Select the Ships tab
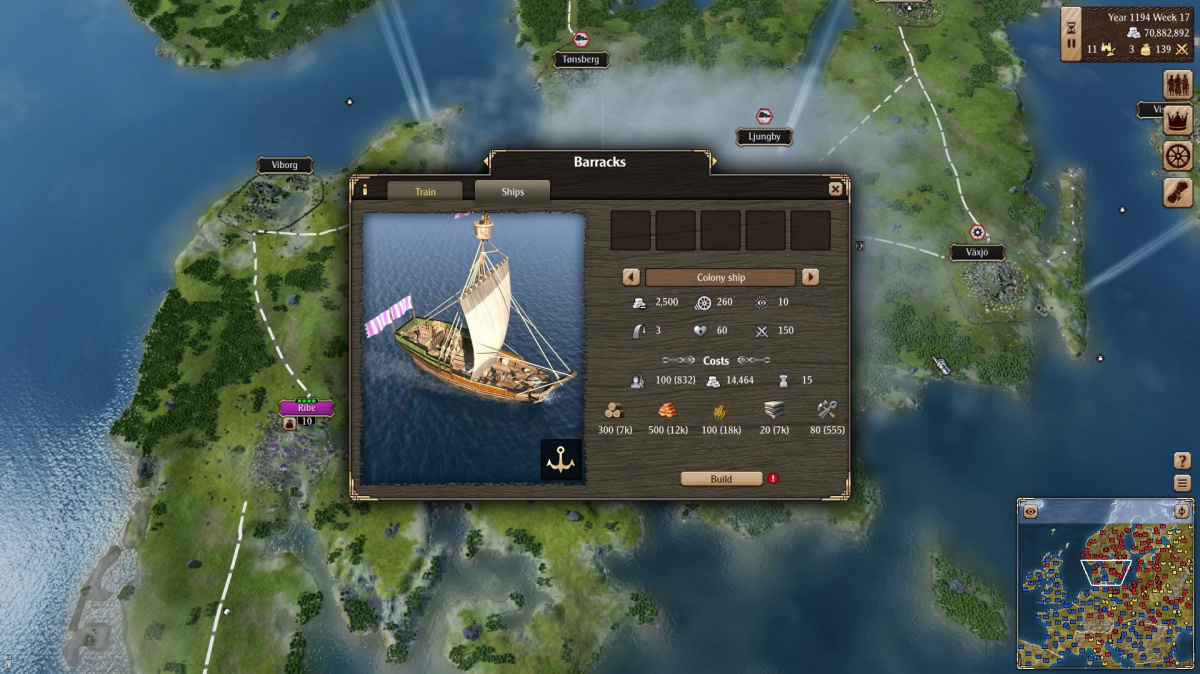1200x674 pixels. click(x=512, y=191)
